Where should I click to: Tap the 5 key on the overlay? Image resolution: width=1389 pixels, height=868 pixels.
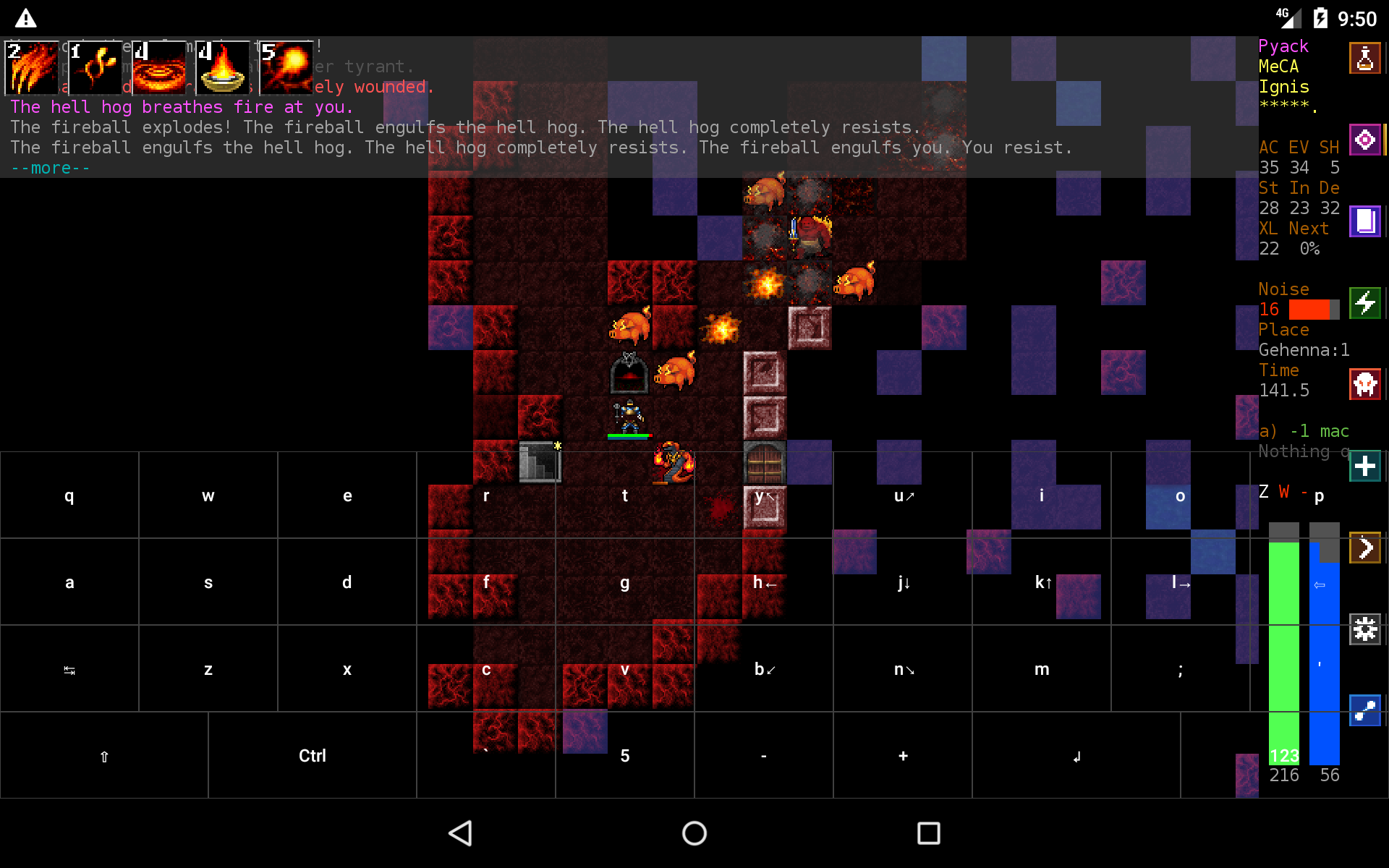coord(625,756)
